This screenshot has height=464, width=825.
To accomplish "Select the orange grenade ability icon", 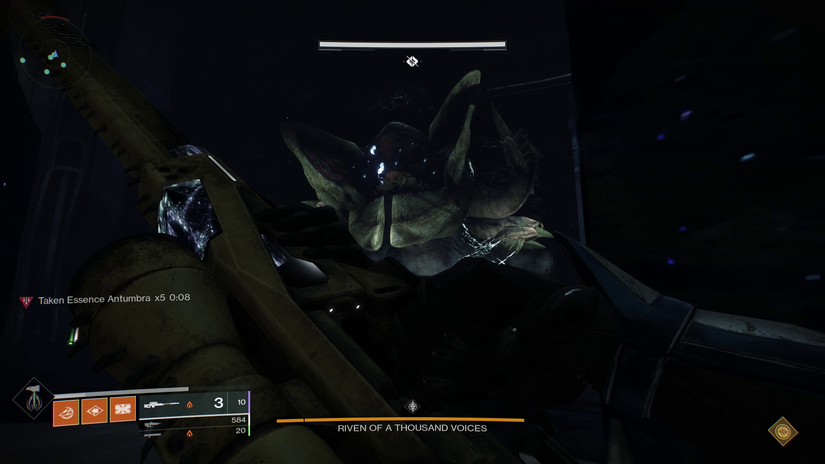I will [x=66, y=410].
